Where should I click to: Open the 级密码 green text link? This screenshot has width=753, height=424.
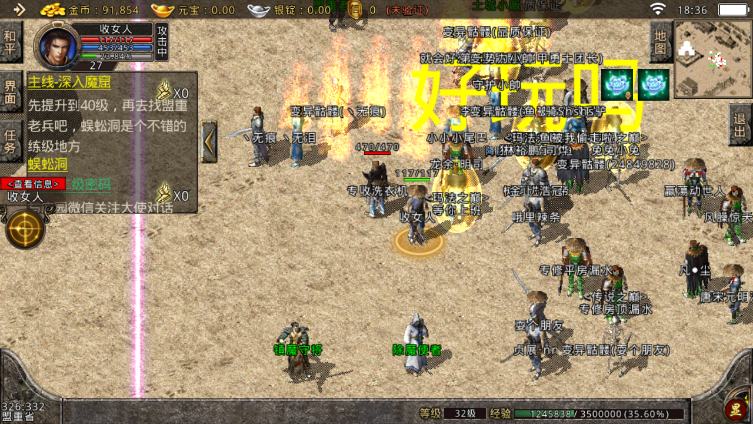point(91,184)
